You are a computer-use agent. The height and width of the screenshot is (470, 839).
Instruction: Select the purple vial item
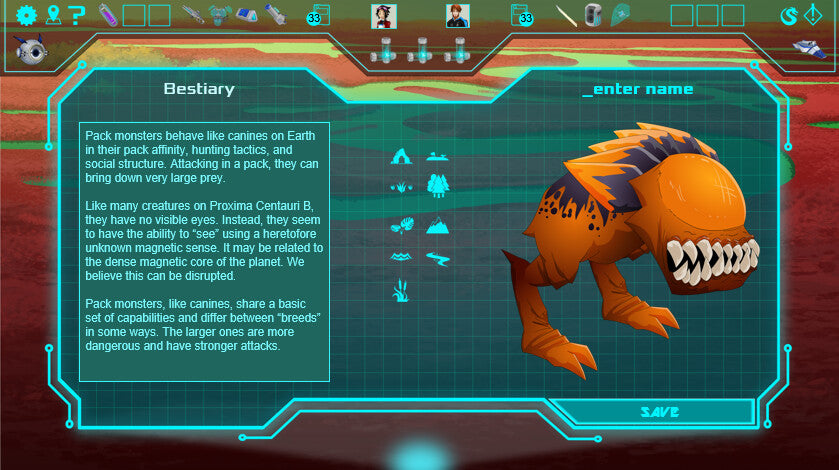(106, 15)
